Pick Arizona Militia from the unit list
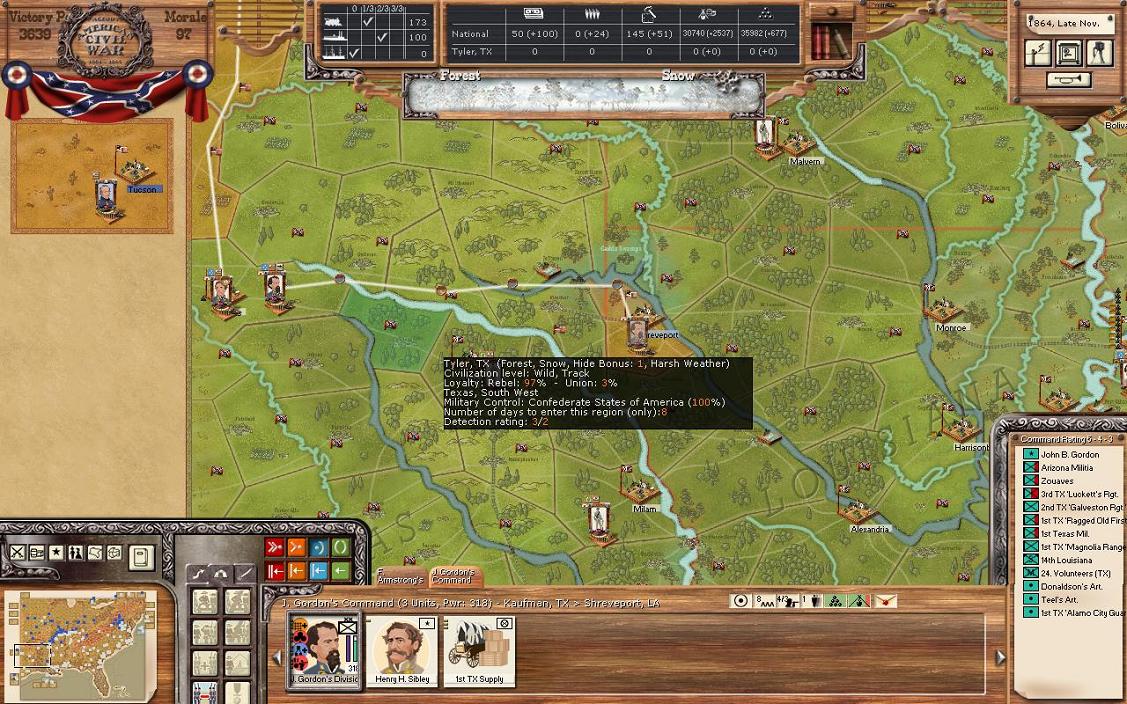Screen dimensions: 1127x704 coord(1066,468)
